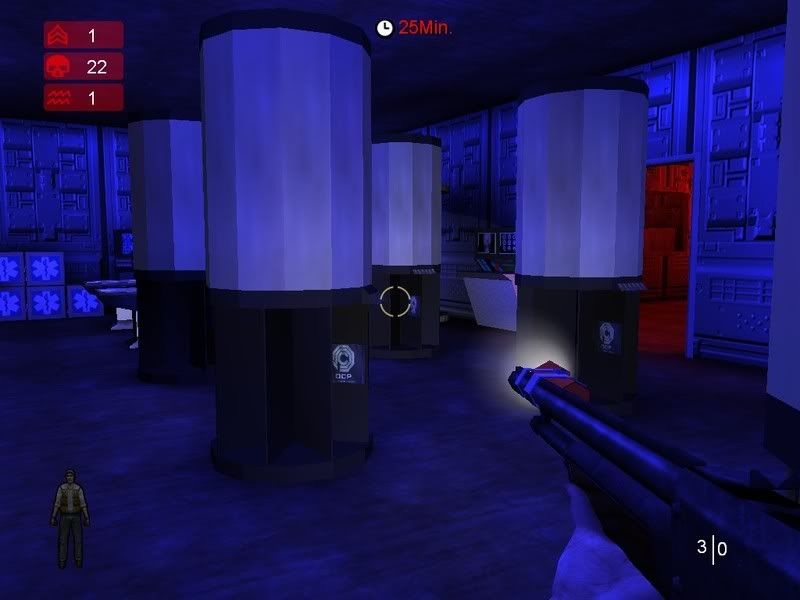Viewport: 800px width, 600px height.
Task: Click the white clock icon
Action: [384, 28]
